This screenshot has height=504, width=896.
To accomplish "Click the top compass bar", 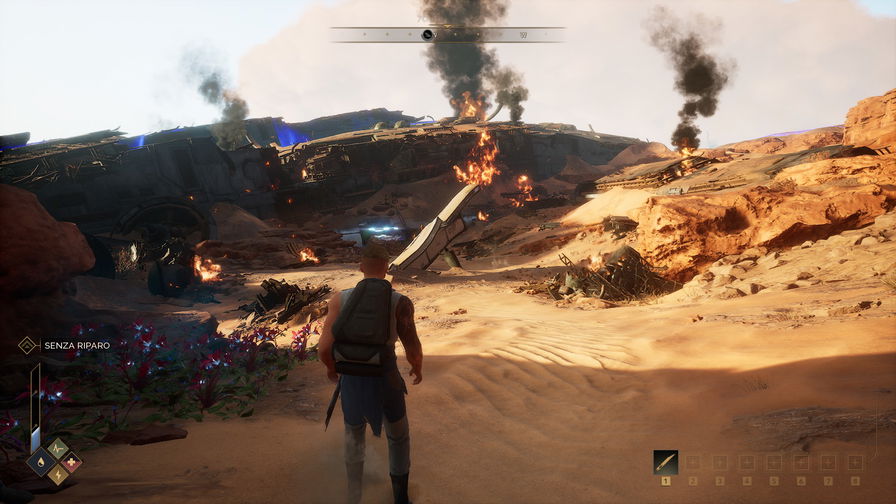I will point(447,34).
